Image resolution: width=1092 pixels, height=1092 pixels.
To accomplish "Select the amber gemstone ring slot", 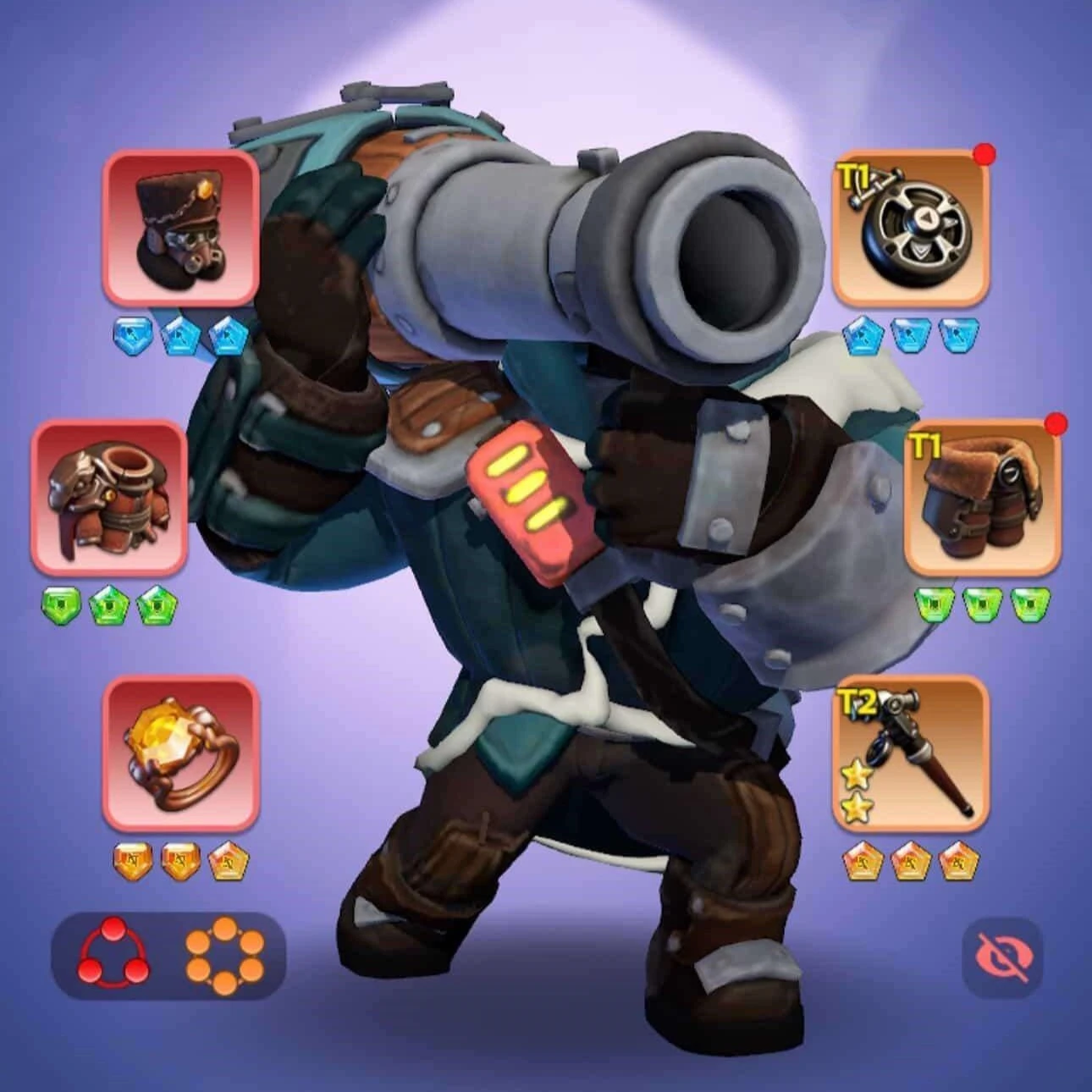I will tap(180, 753).
